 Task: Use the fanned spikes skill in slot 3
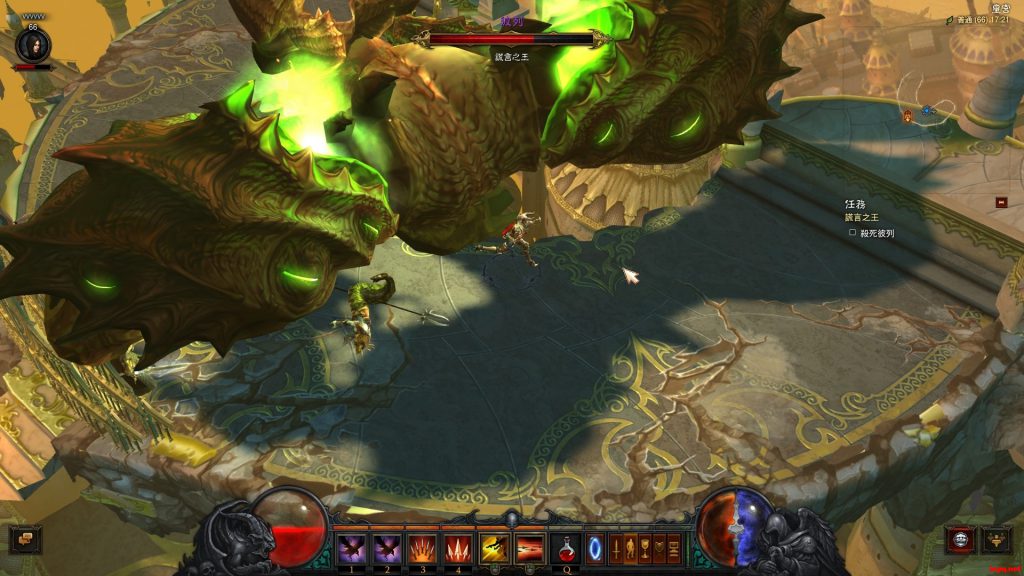point(423,547)
